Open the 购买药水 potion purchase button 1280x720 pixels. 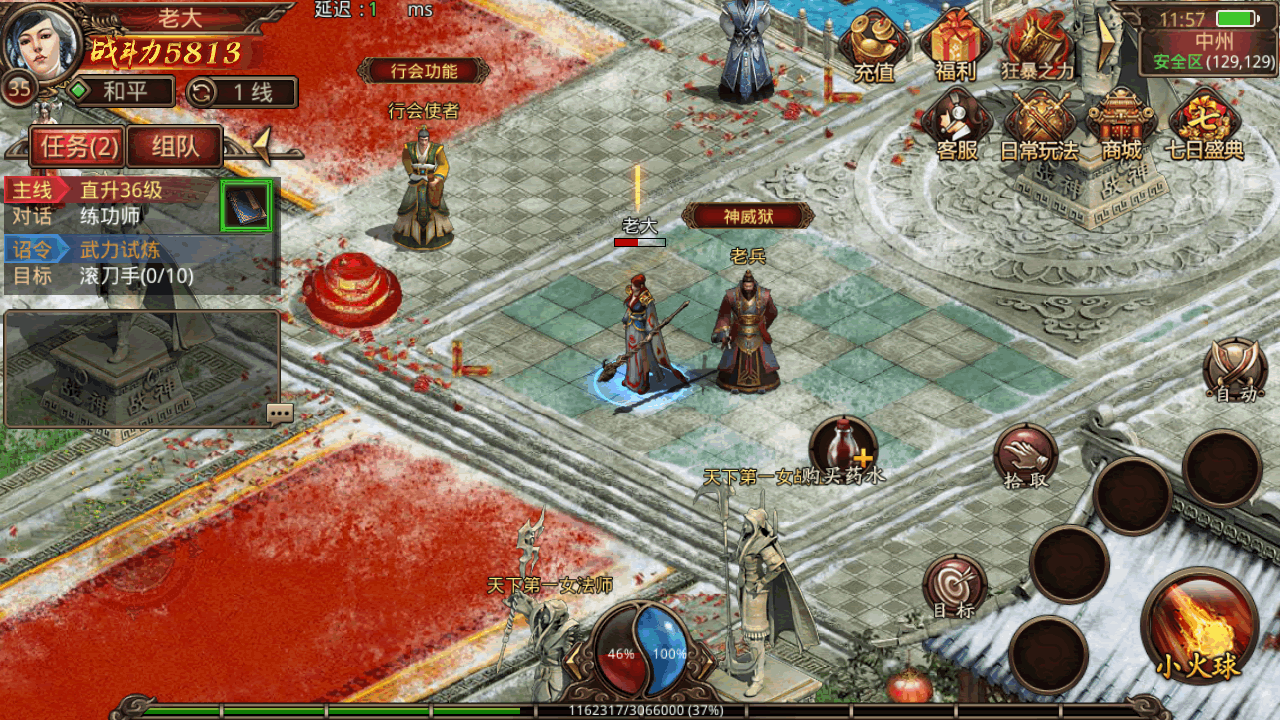842,447
